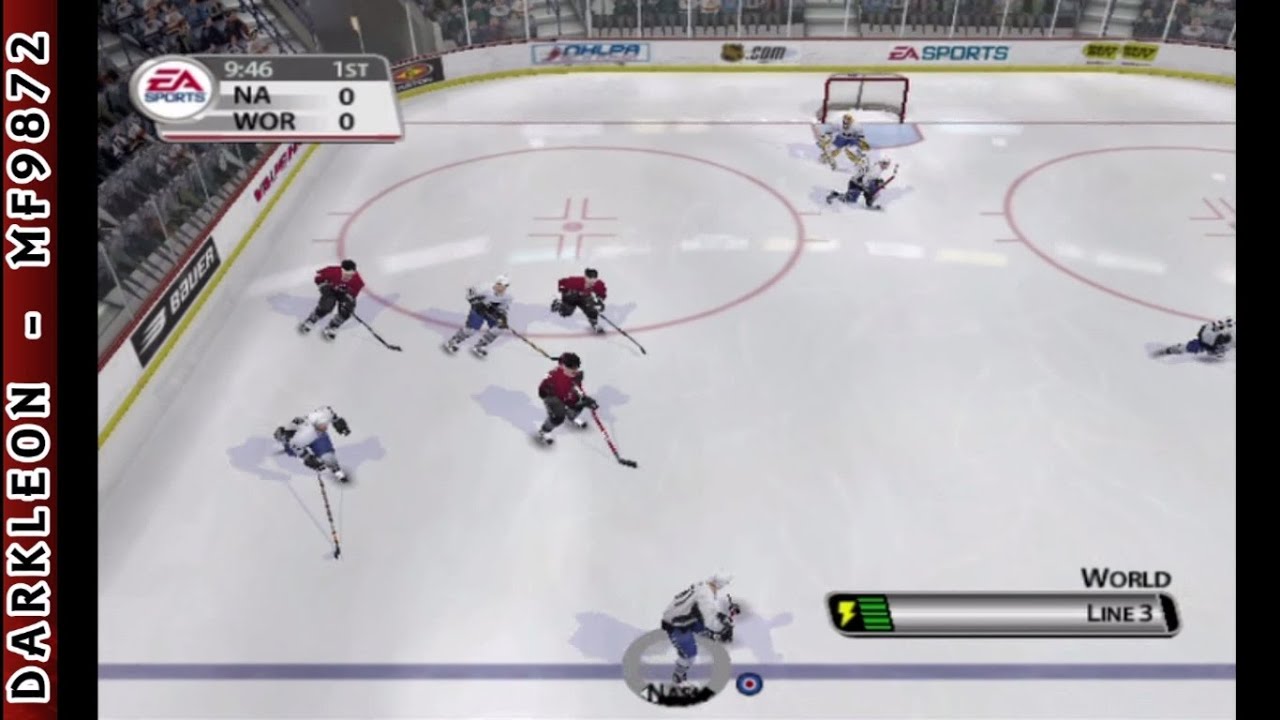
Task: Click the scoreboard's EA Sports logo badge
Action: pyautogui.click(x=175, y=91)
